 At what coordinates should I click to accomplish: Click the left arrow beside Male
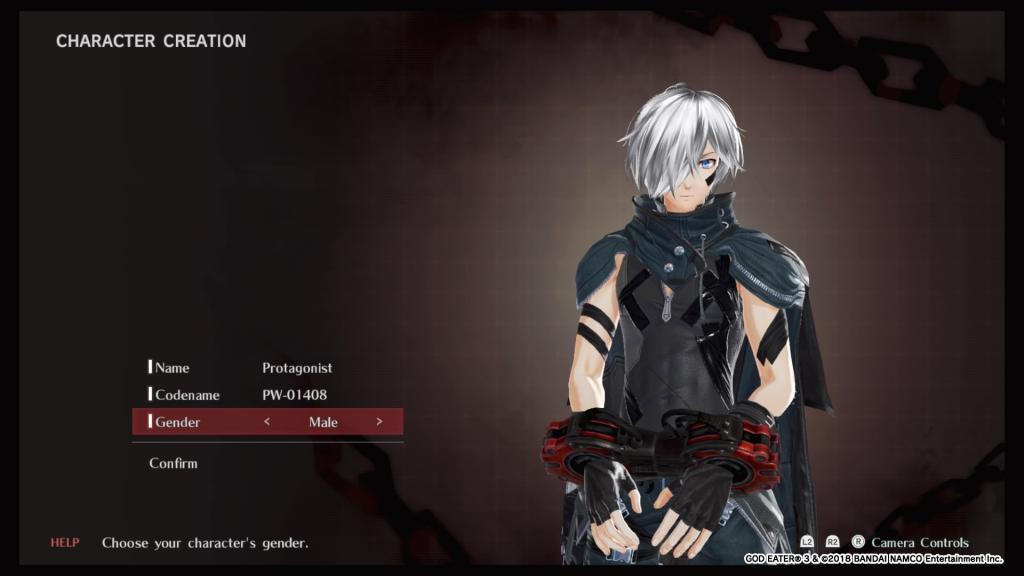click(x=267, y=422)
